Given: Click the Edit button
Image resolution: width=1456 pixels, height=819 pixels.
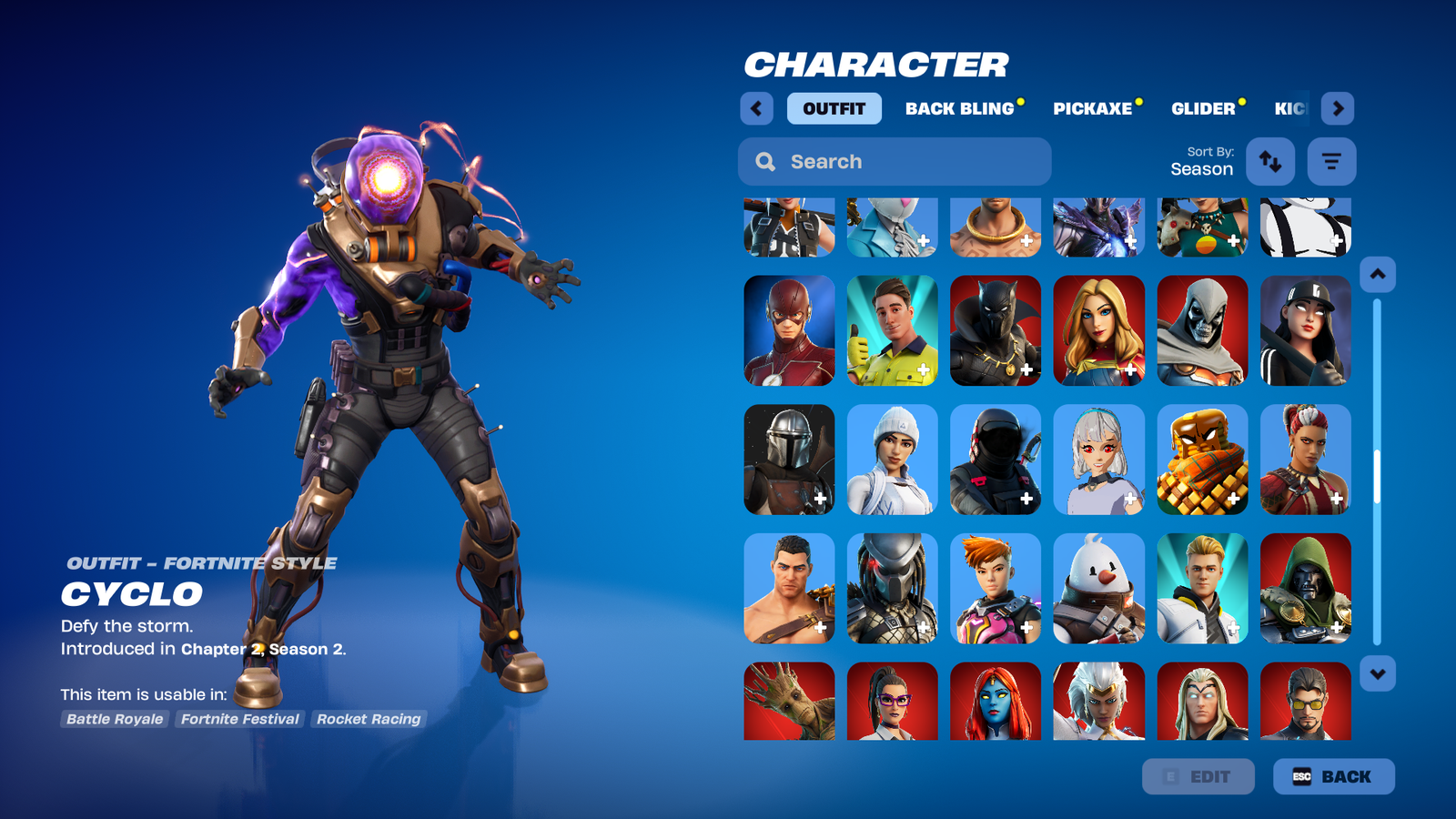Looking at the screenshot, I should point(1198,777).
